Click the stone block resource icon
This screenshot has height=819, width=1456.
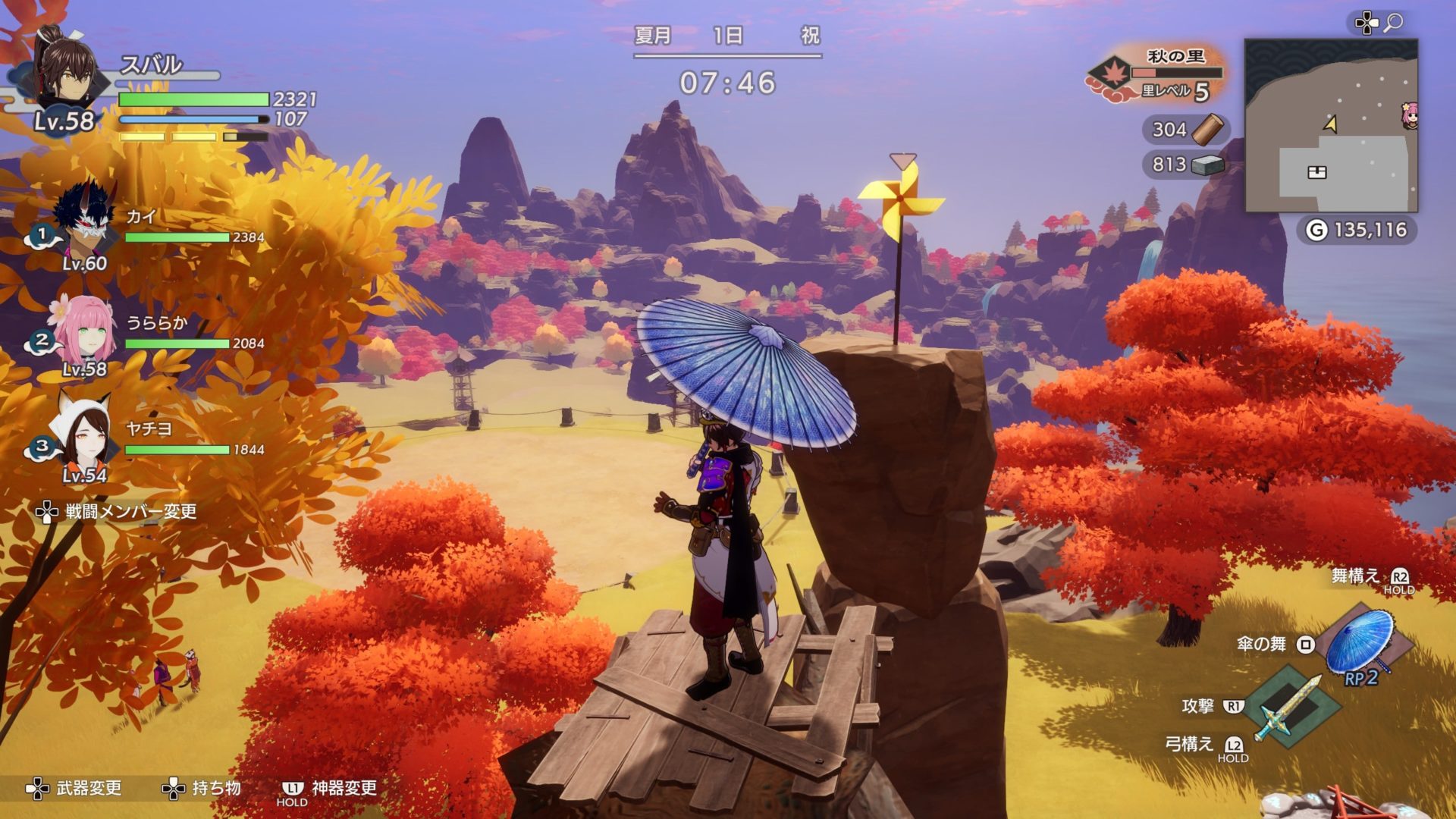[x=1207, y=164]
